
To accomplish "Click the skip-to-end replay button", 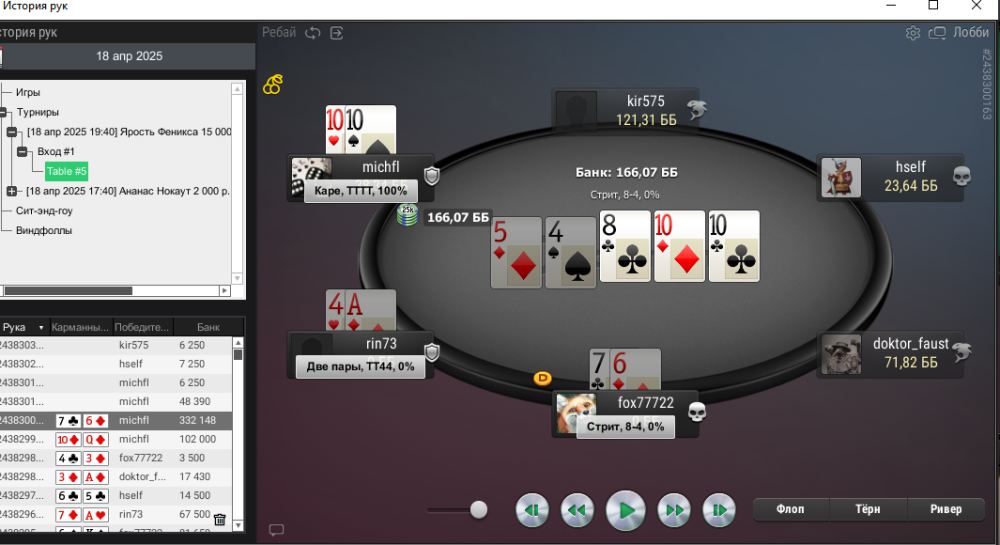I will click(719, 510).
